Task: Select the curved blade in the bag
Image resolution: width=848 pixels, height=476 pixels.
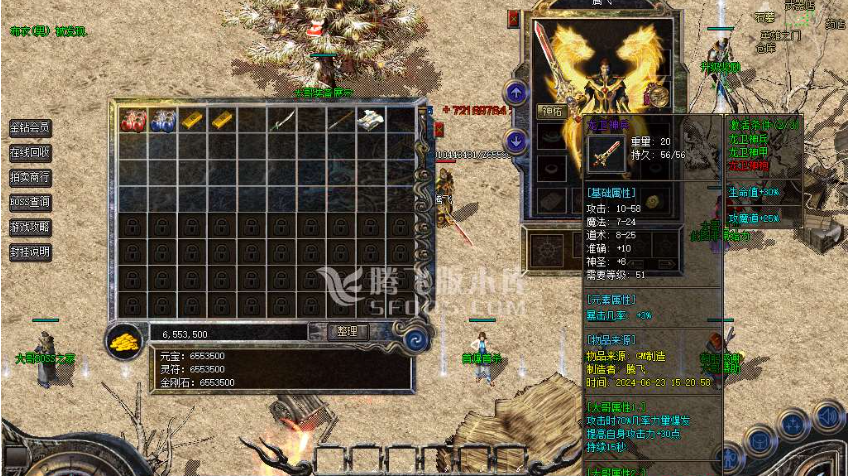Action: tap(282, 121)
